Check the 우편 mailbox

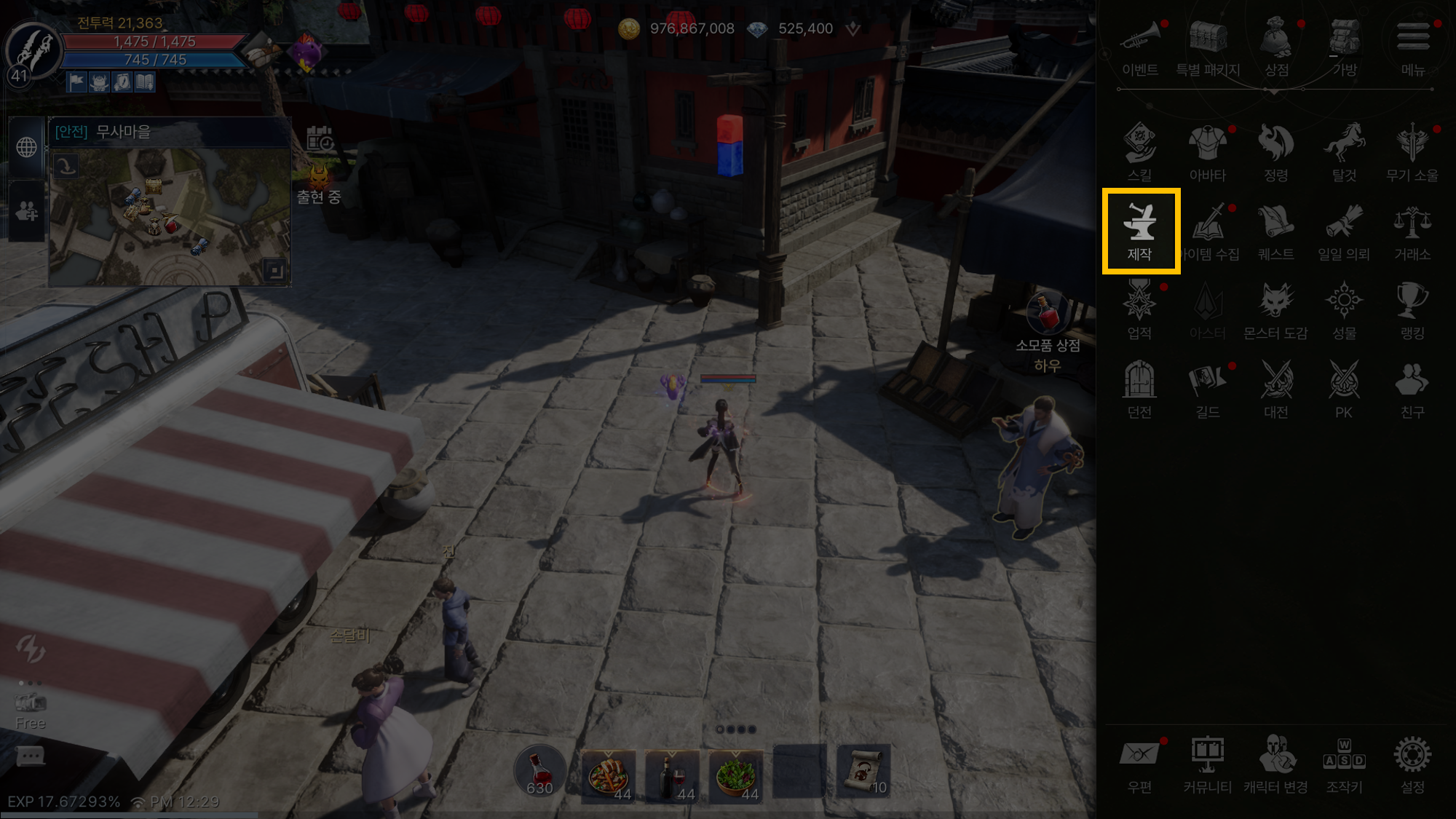click(x=1139, y=764)
